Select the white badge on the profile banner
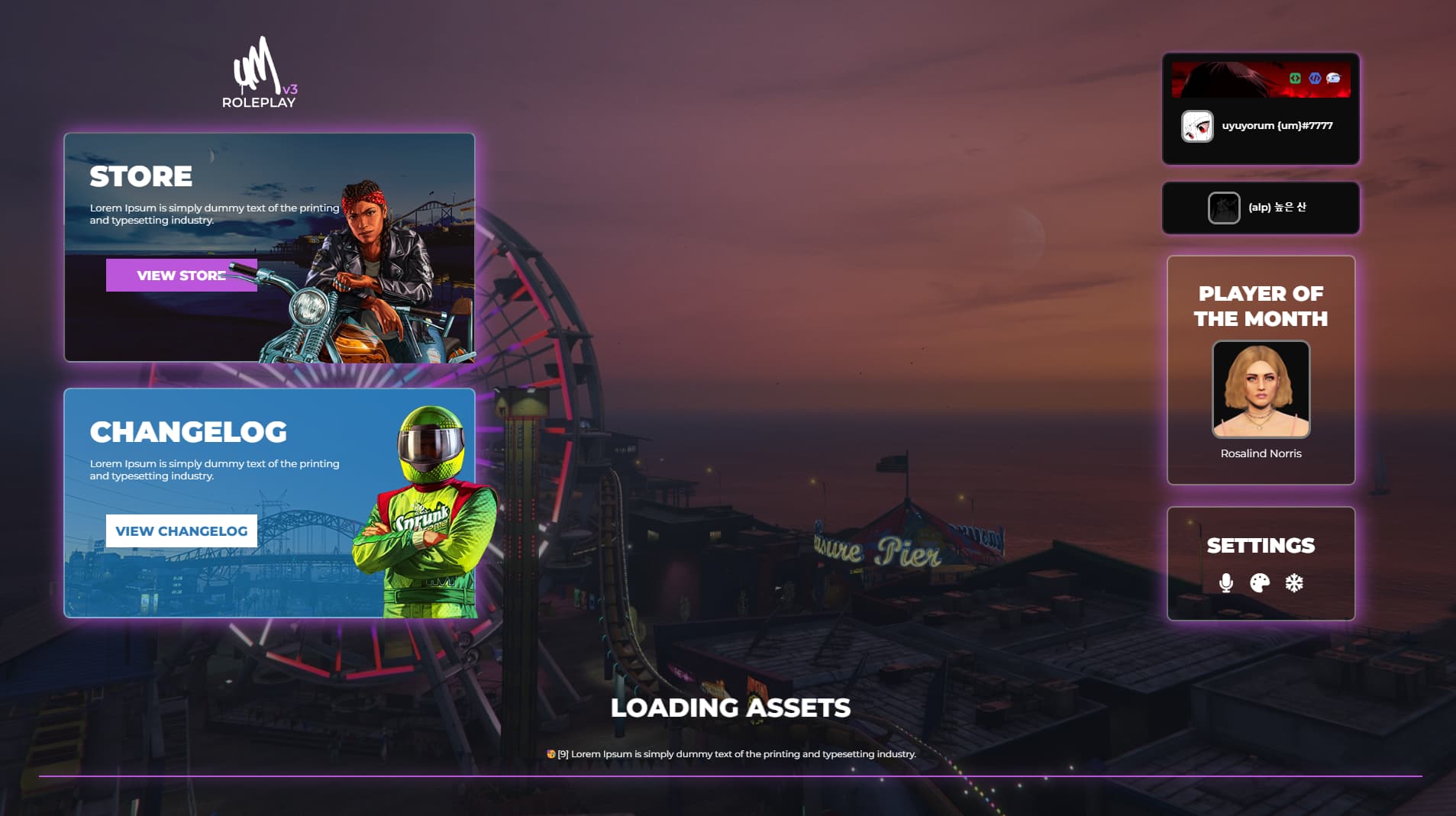This screenshot has width=1456, height=816. pyautogui.click(x=1332, y=77)
